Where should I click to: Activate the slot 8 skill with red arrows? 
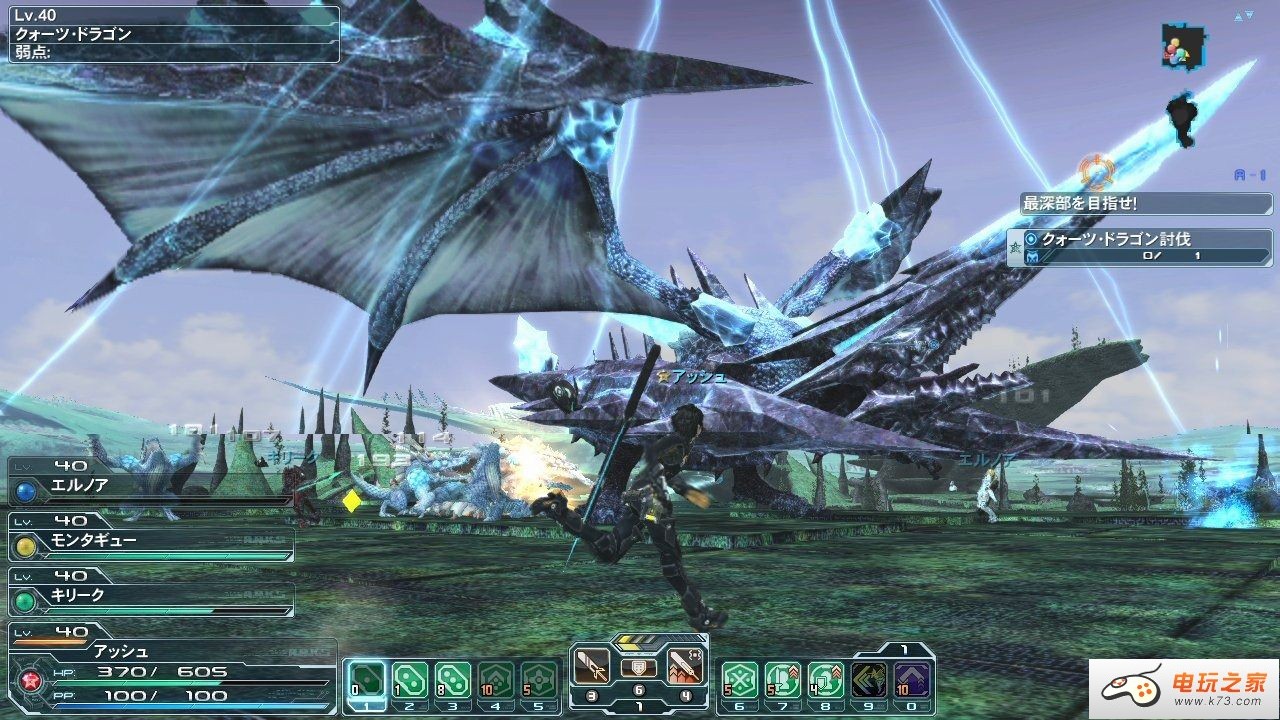(x=826, y=680)
